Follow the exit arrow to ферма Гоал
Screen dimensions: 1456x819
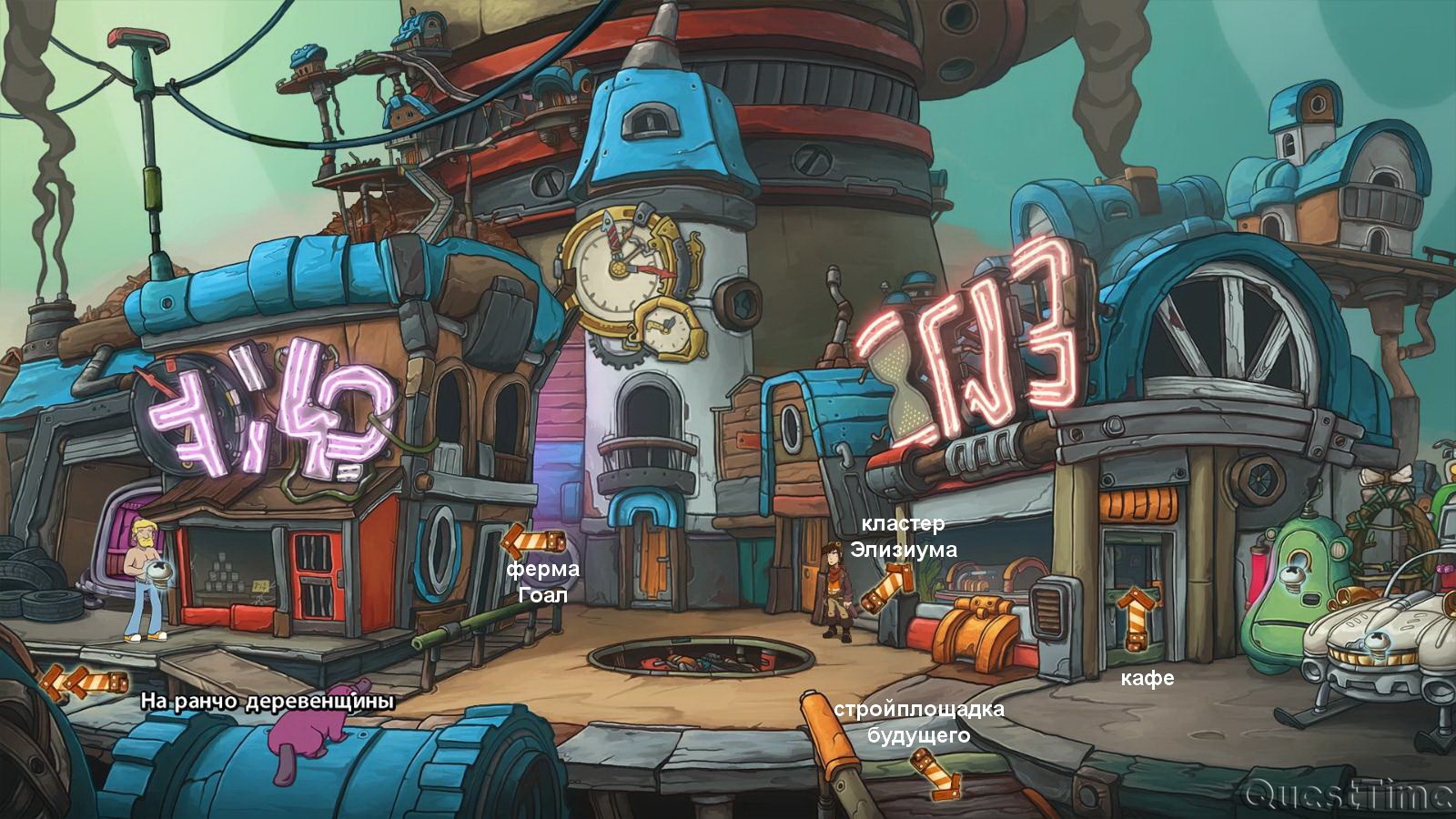532,541
